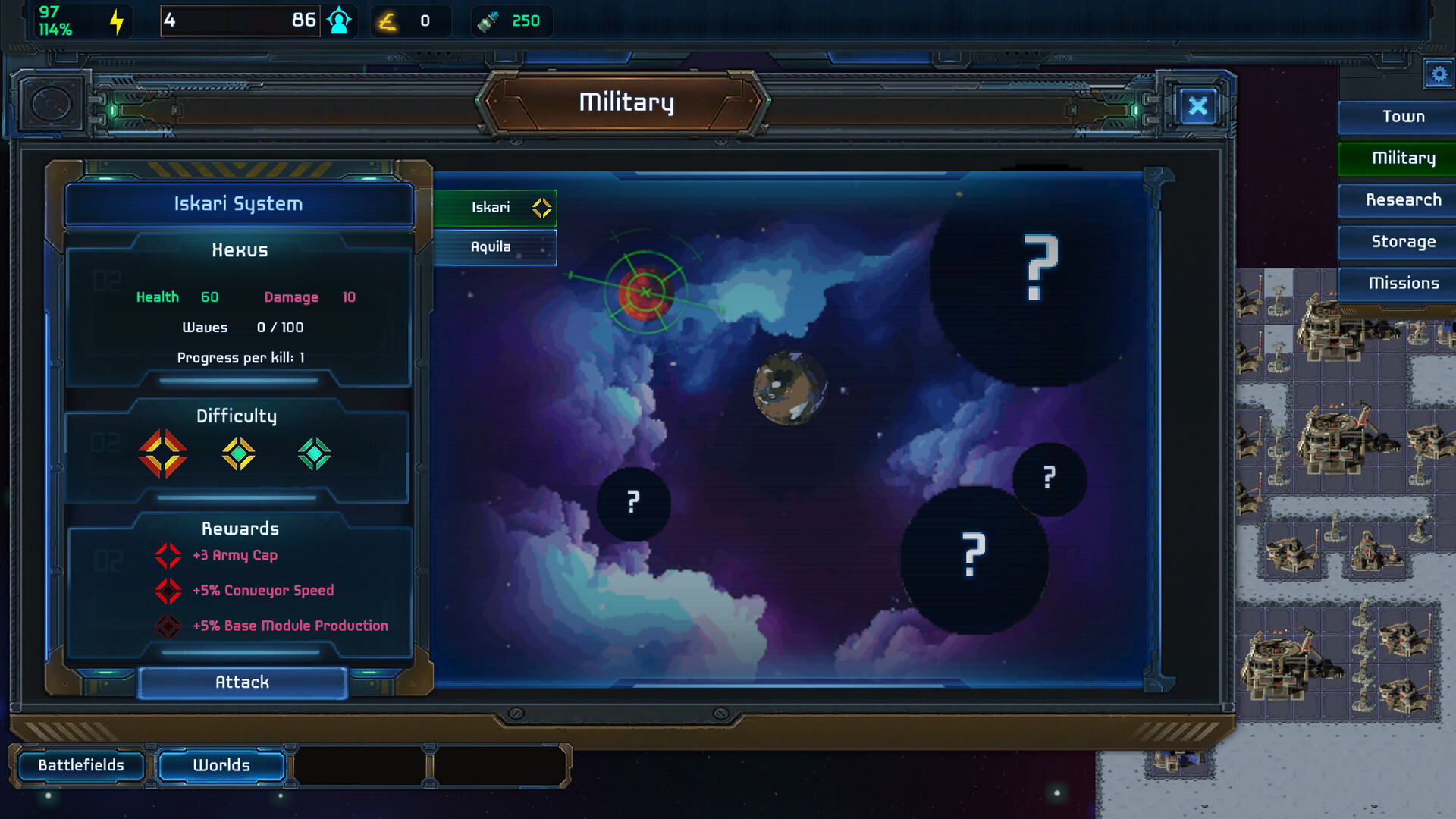Select the Iskari system from the list
Image resolution: width=1456 pixels, height=819 pixels.
pyautogui.click(x=491, y=207)
